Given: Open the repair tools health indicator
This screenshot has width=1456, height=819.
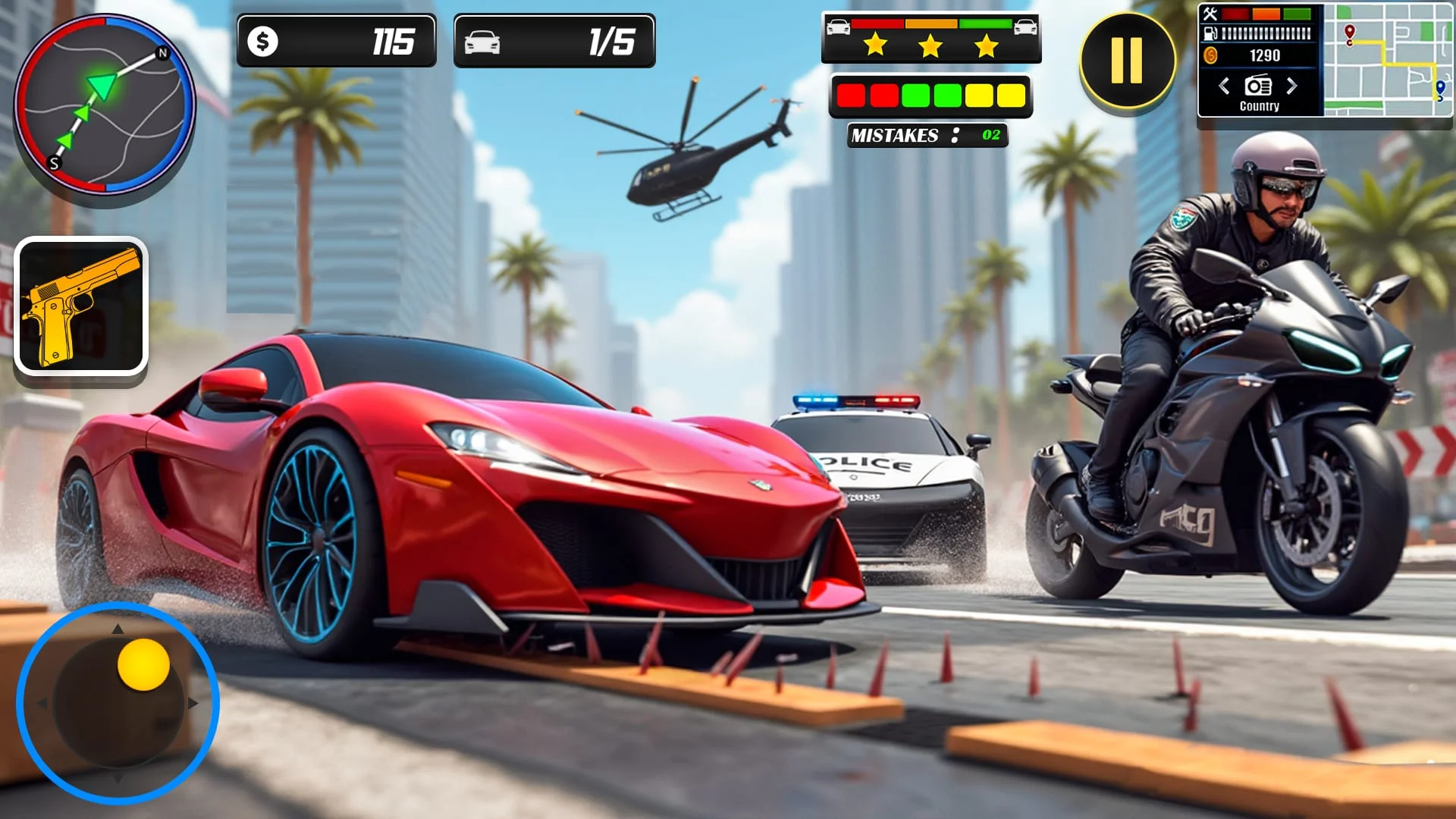Looking at the screenshot, I should pos(1210,15).
